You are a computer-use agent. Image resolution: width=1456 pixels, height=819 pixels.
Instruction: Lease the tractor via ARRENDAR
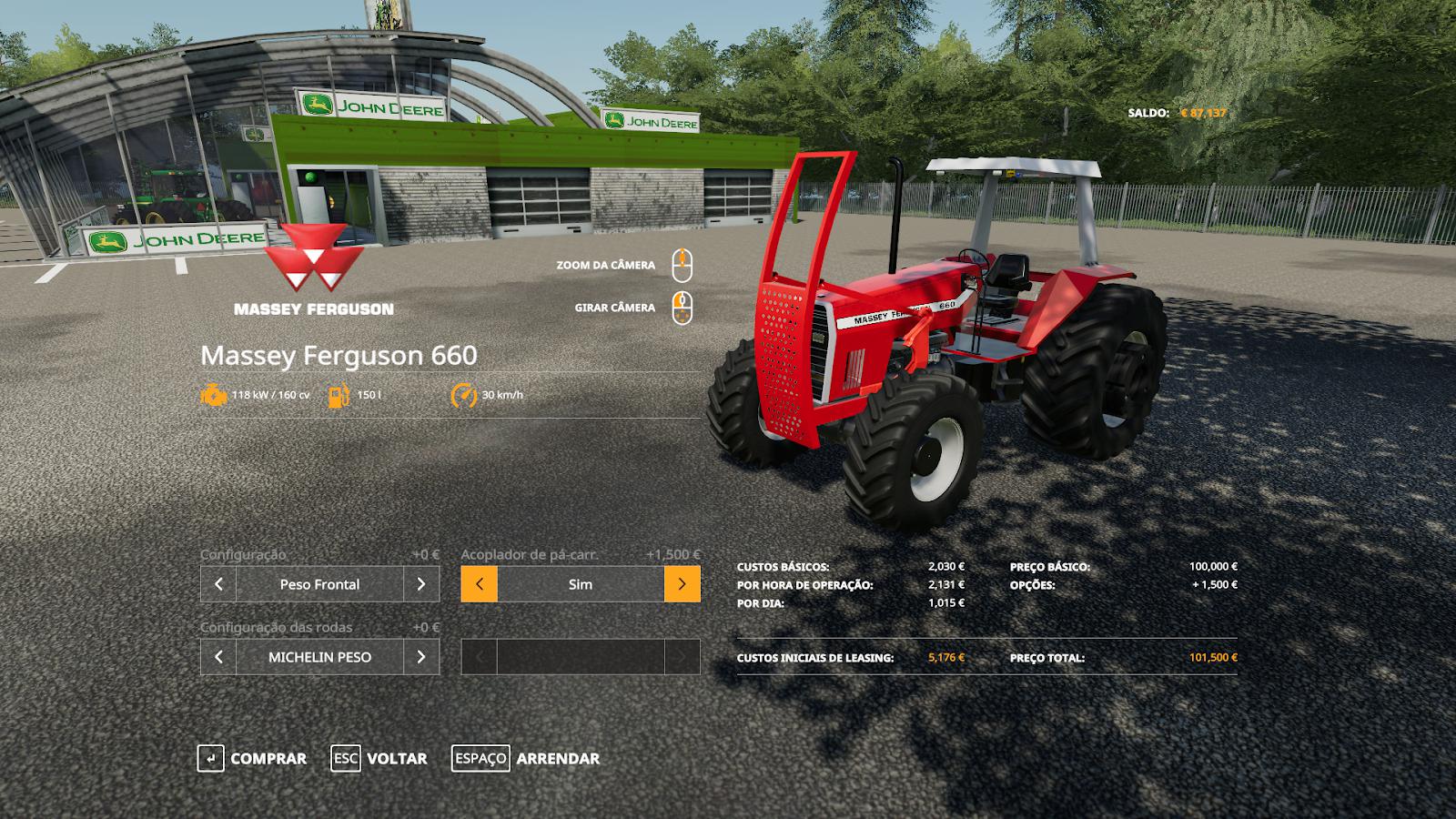[x=526, y=758]
